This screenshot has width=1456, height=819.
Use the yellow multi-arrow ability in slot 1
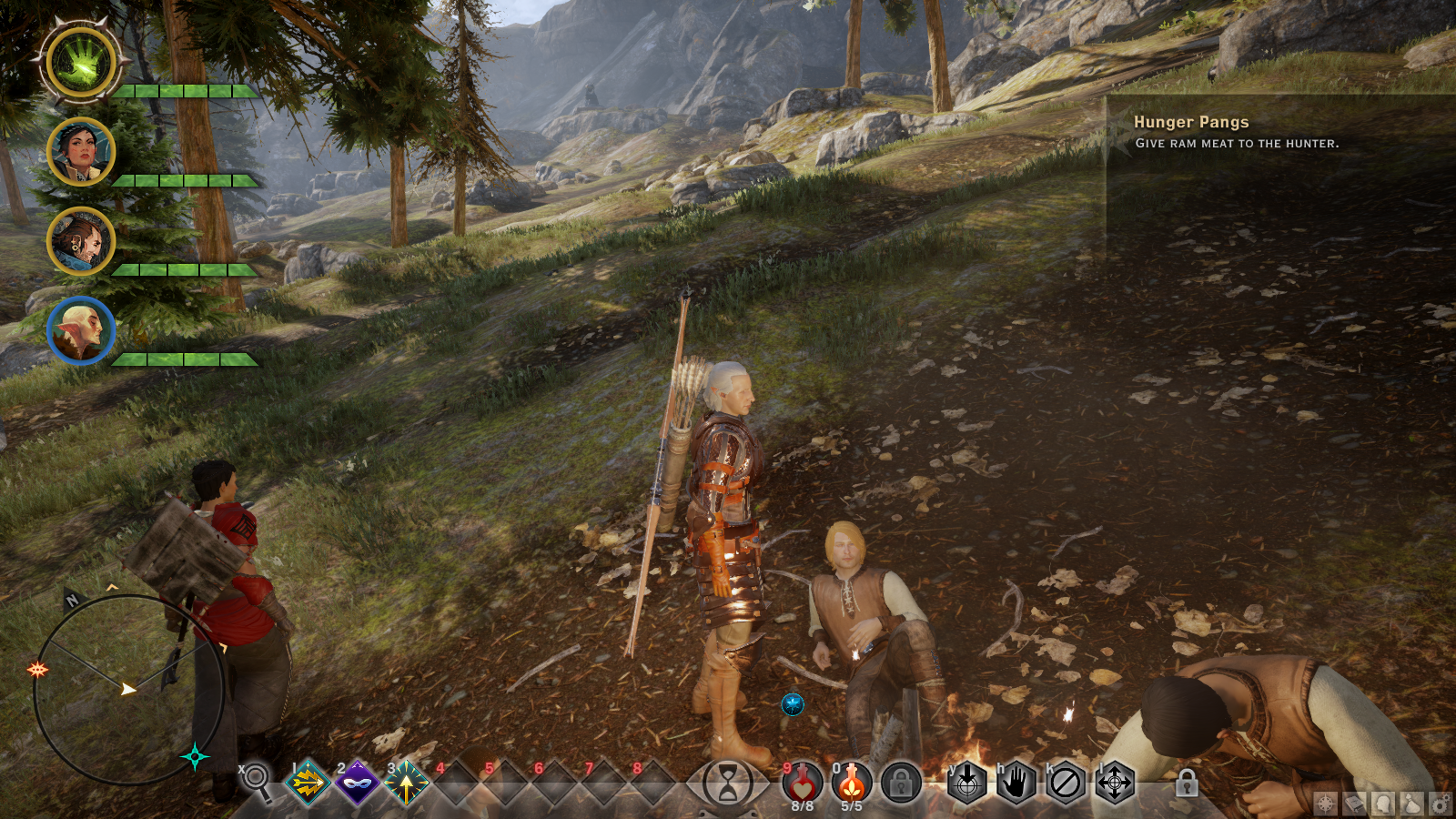point(308,782)
